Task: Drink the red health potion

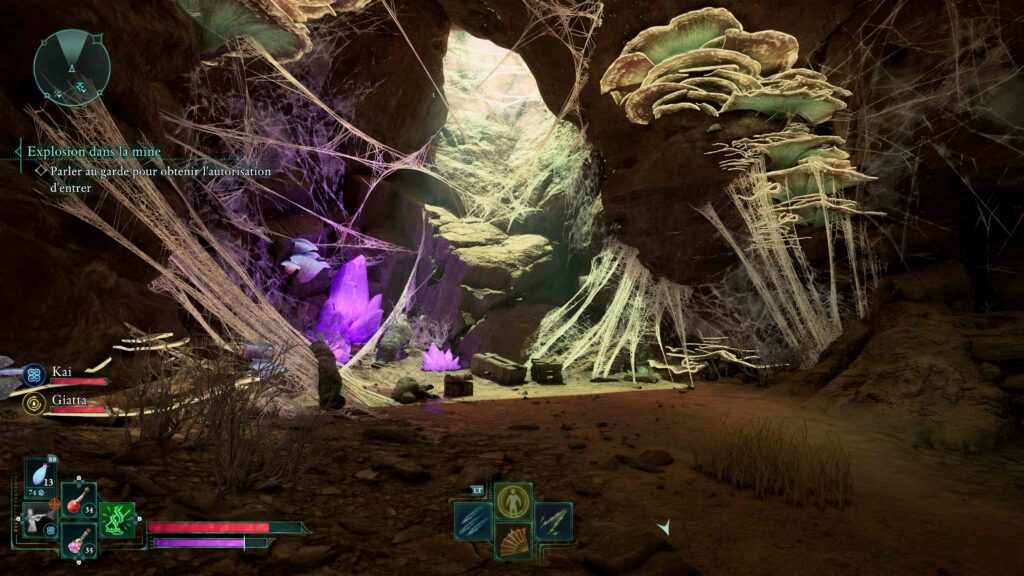Action: pos(78,500)
